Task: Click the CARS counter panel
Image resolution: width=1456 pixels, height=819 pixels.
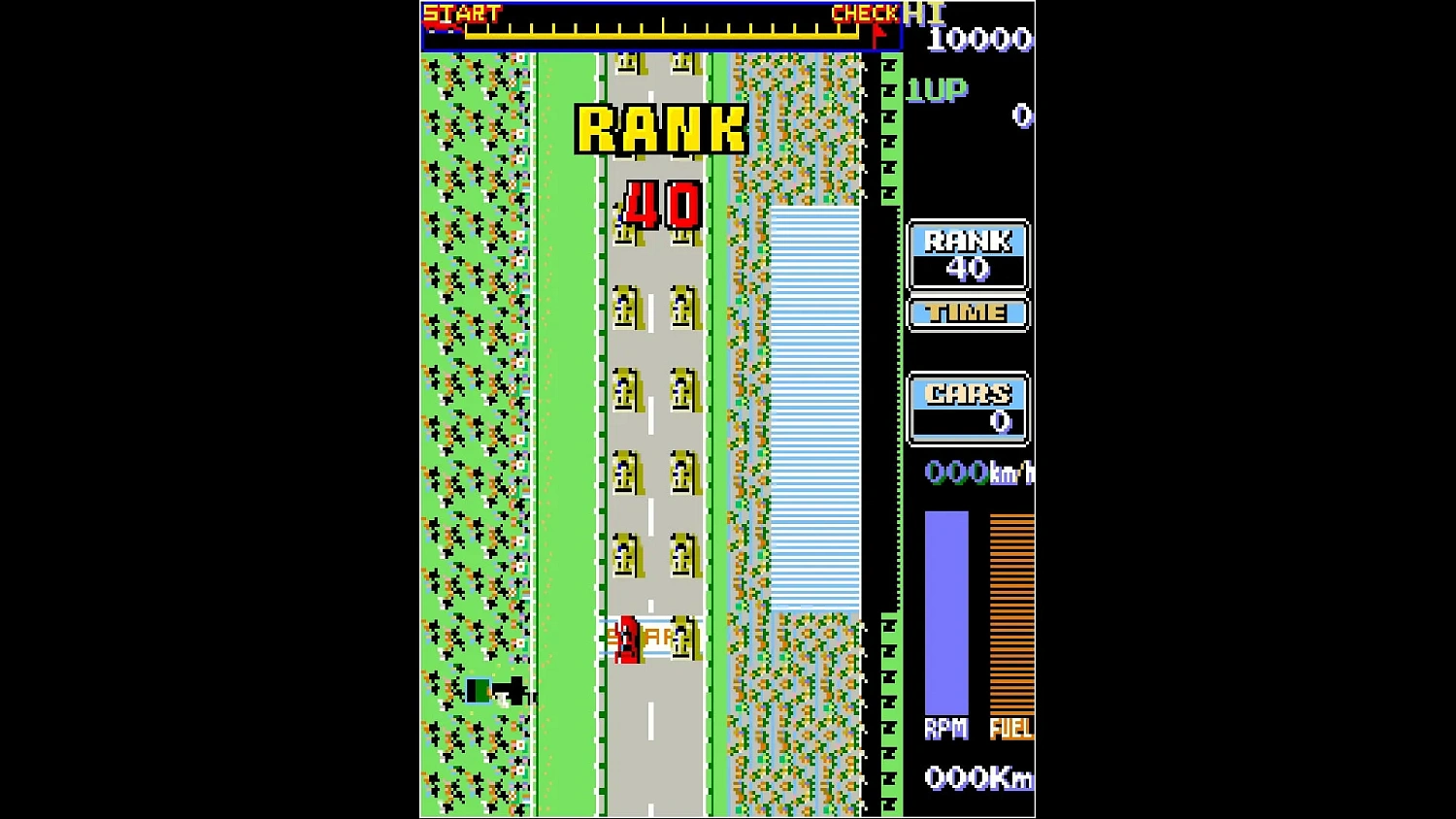Action: pyautogui.click(x=967, y=407)
